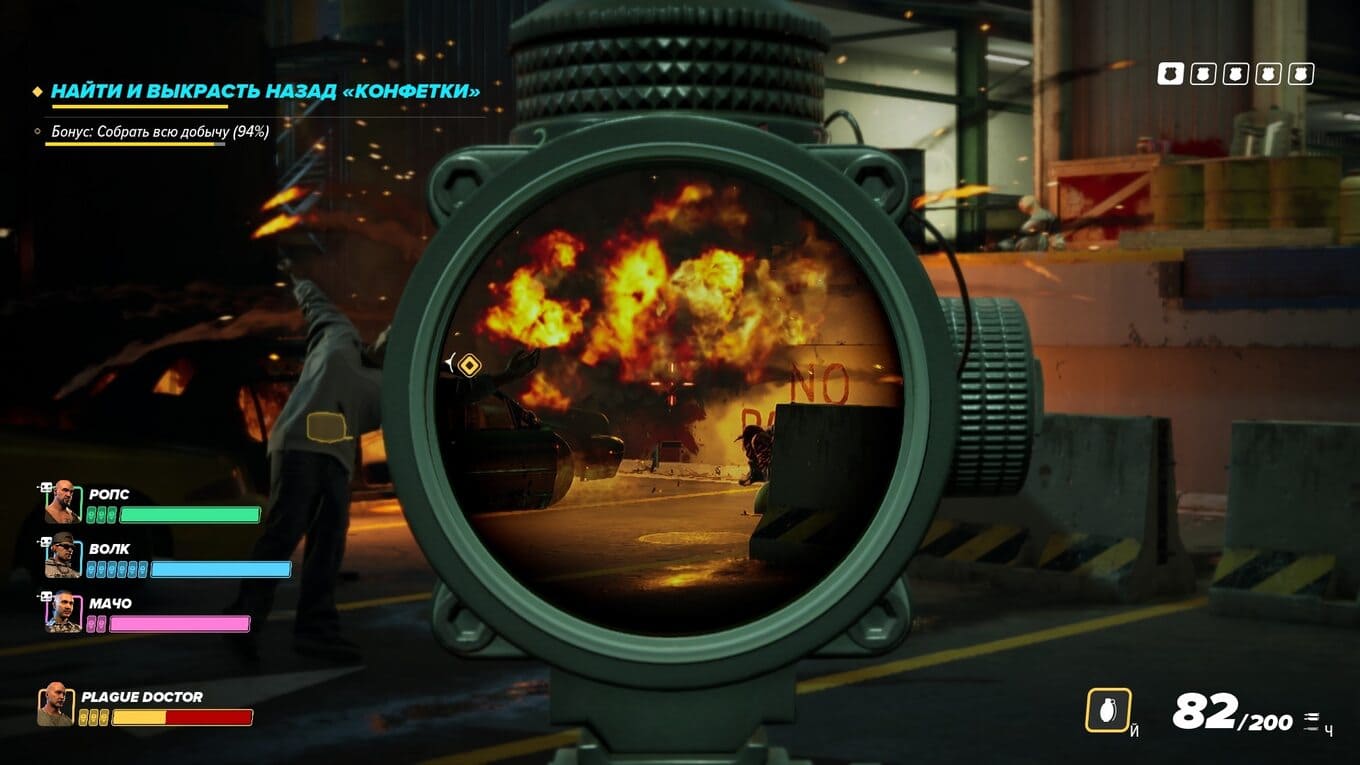Toggle the weapon fire mode icon
The height and width of the screenshot is (765, 1360).
1311,722
